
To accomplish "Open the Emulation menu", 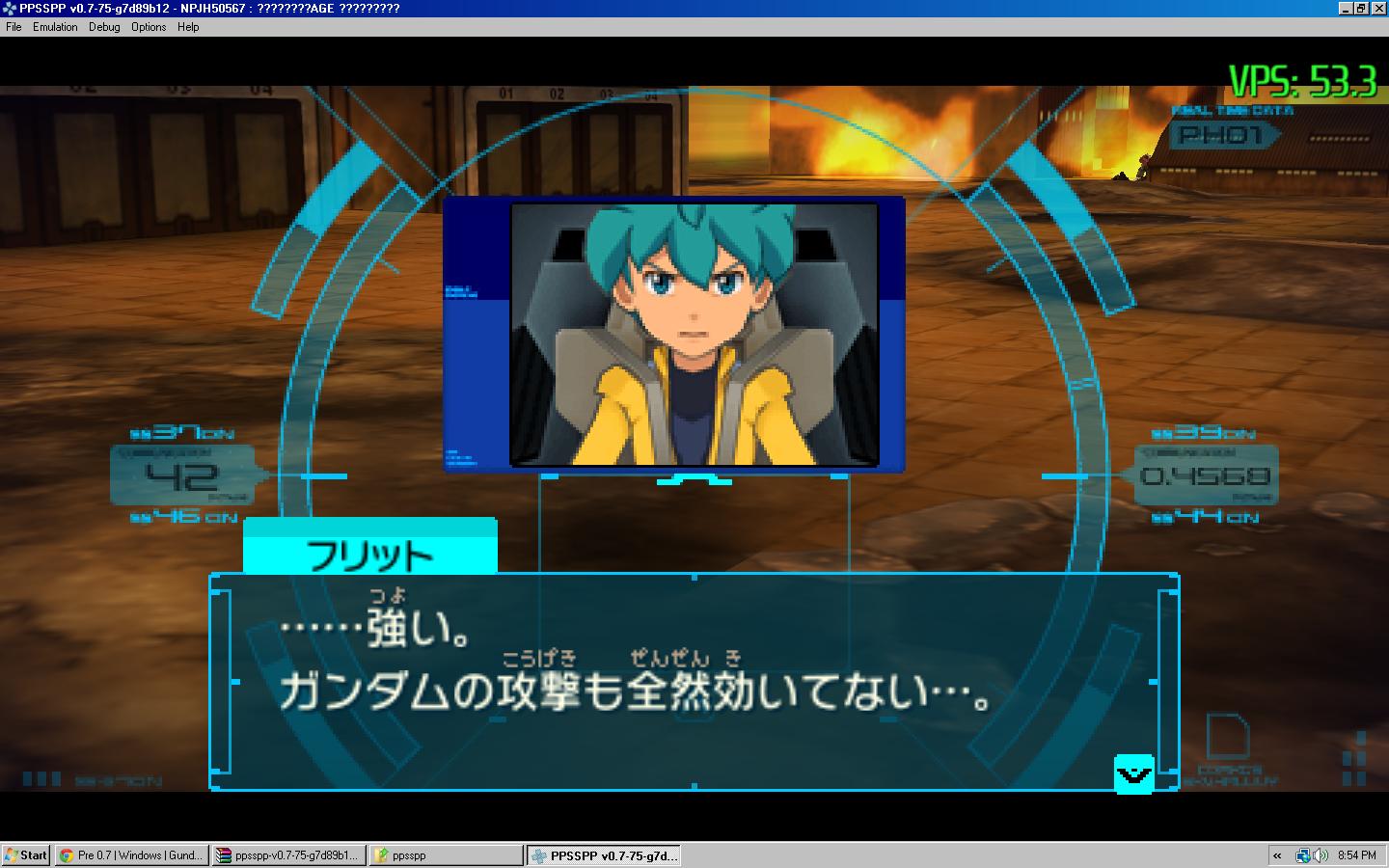I will pyautogui.click(x=55, y=27).
